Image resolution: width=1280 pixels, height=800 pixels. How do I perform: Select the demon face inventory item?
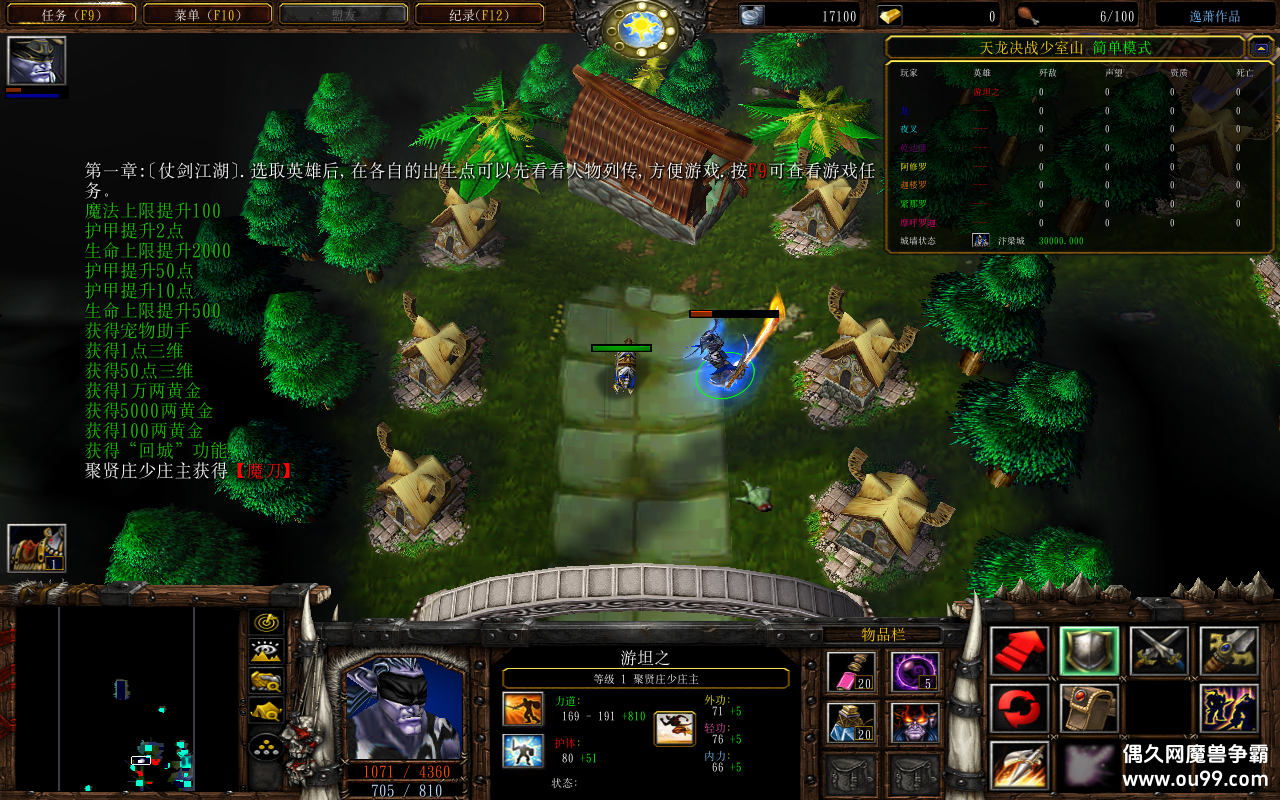[916, 722]
